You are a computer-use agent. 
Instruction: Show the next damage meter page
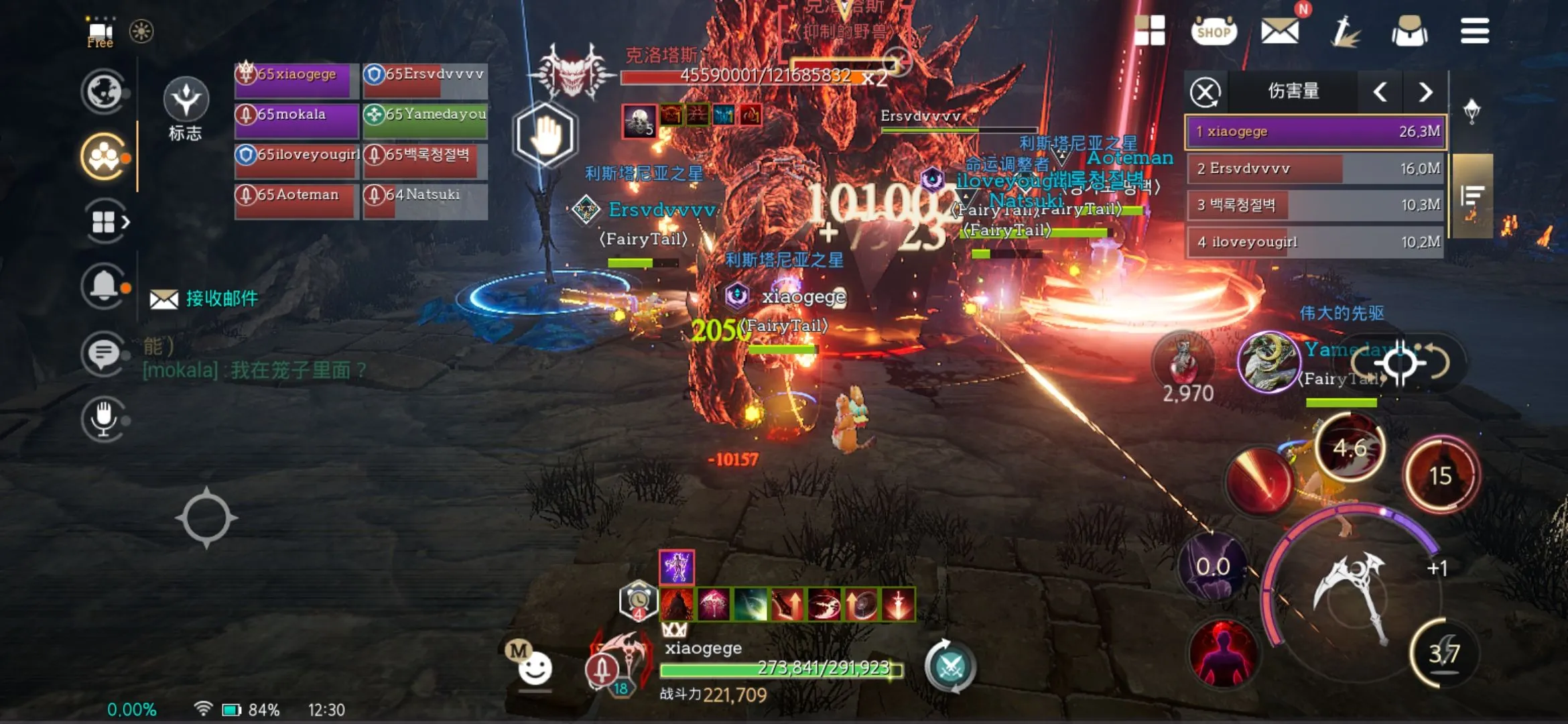point(1425,92)
